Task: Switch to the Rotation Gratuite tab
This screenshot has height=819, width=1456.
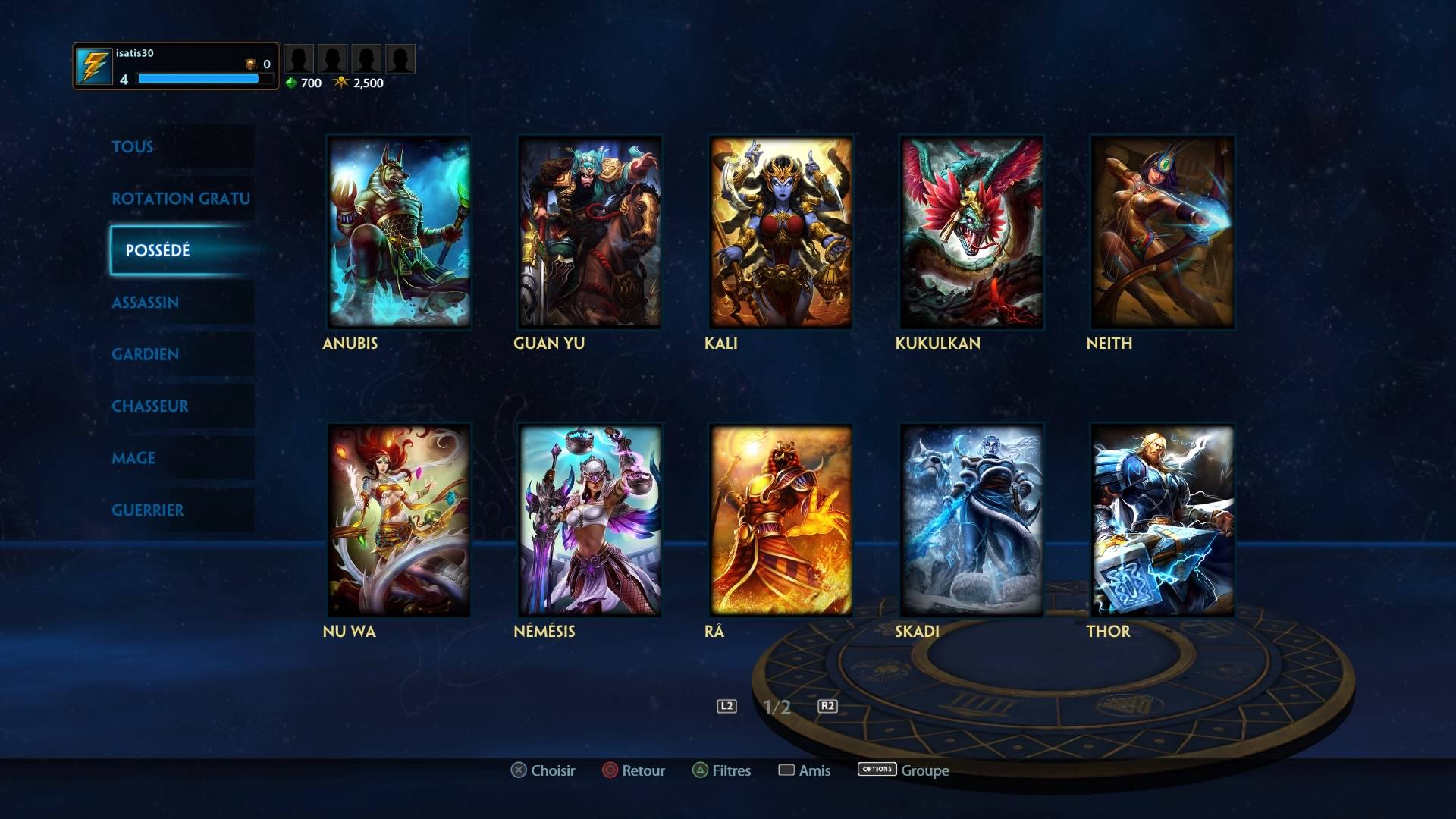Action: click(180, 199)
